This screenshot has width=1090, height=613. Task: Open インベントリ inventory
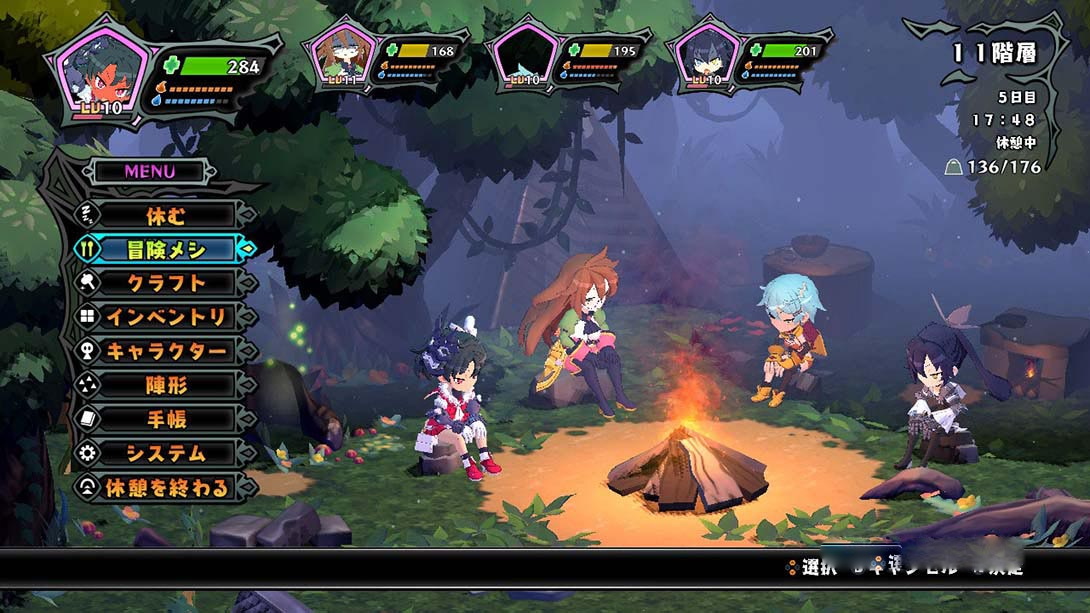click(165, 317)
